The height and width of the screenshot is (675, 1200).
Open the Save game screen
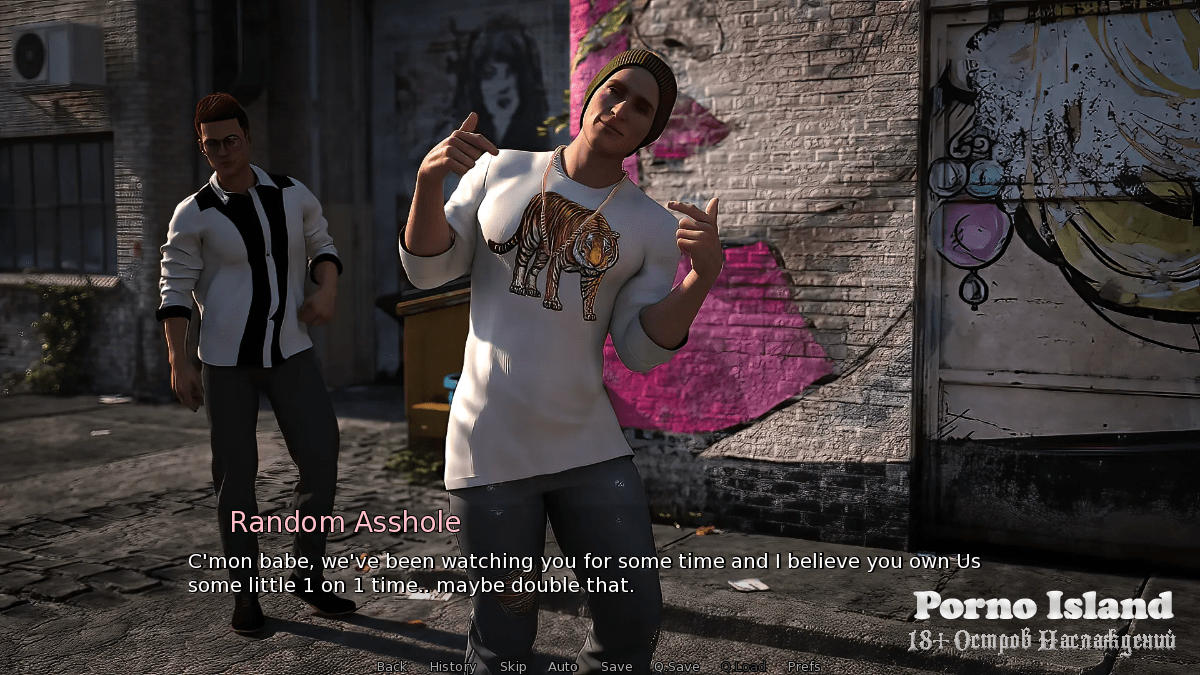tap(616, 666)
